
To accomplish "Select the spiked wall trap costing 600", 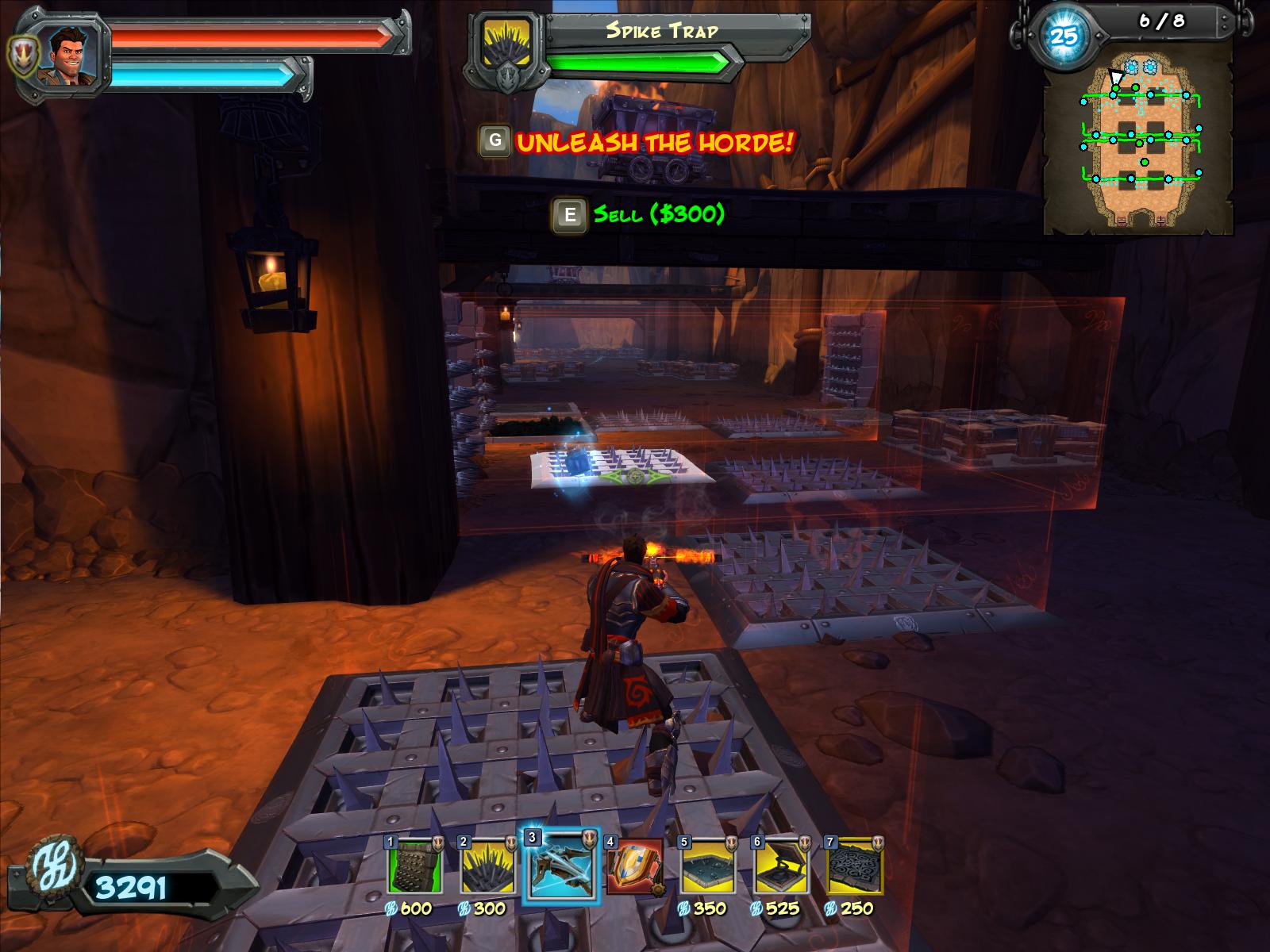I will (x=414, y=870).
